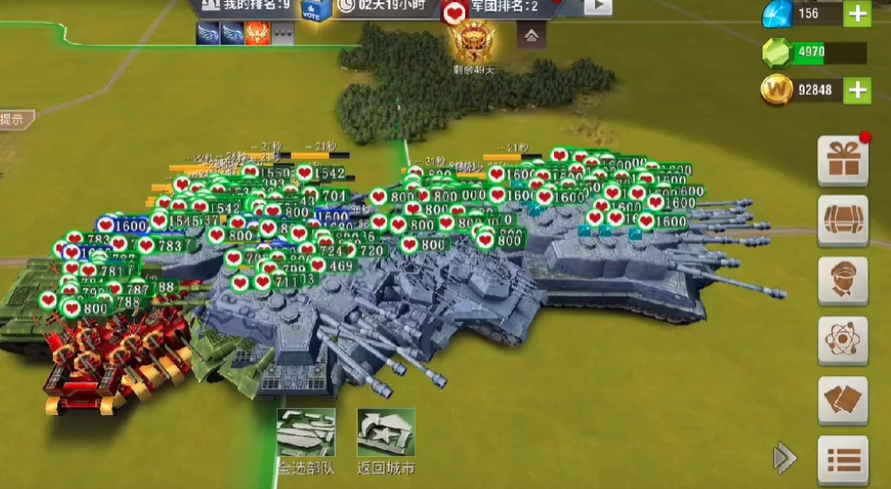This screenshot has width=891, height=489.
Task: Click the play arrow button in top bar
Action: coord(597,6)
